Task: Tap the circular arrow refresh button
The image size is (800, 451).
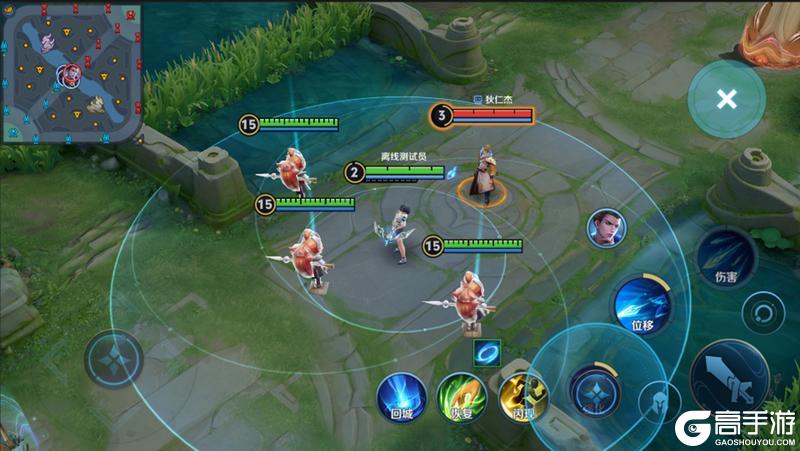Action: pos(764,312)
